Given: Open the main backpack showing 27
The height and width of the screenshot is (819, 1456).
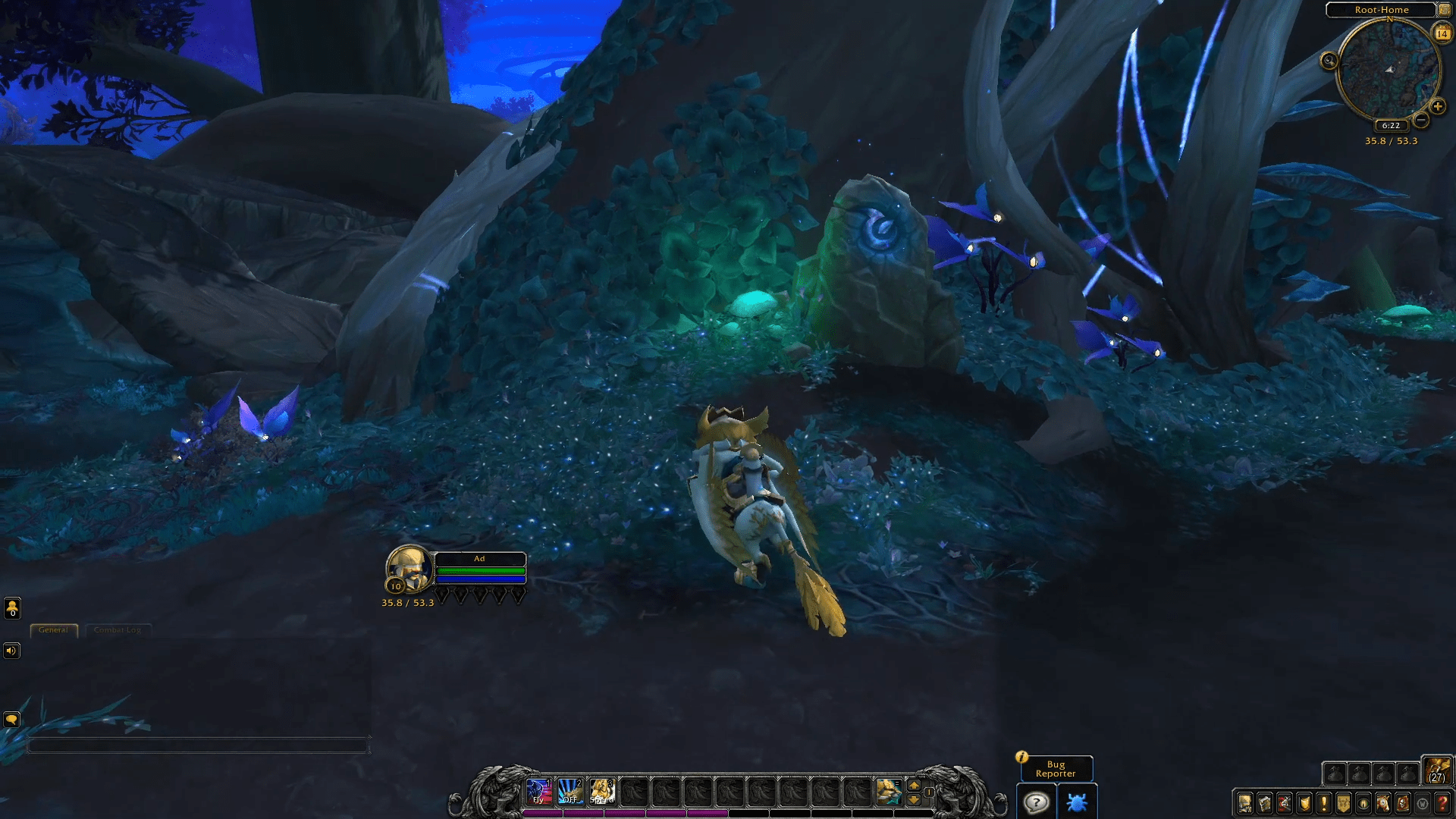Looking at the screenshot, I should [1436, 770].
